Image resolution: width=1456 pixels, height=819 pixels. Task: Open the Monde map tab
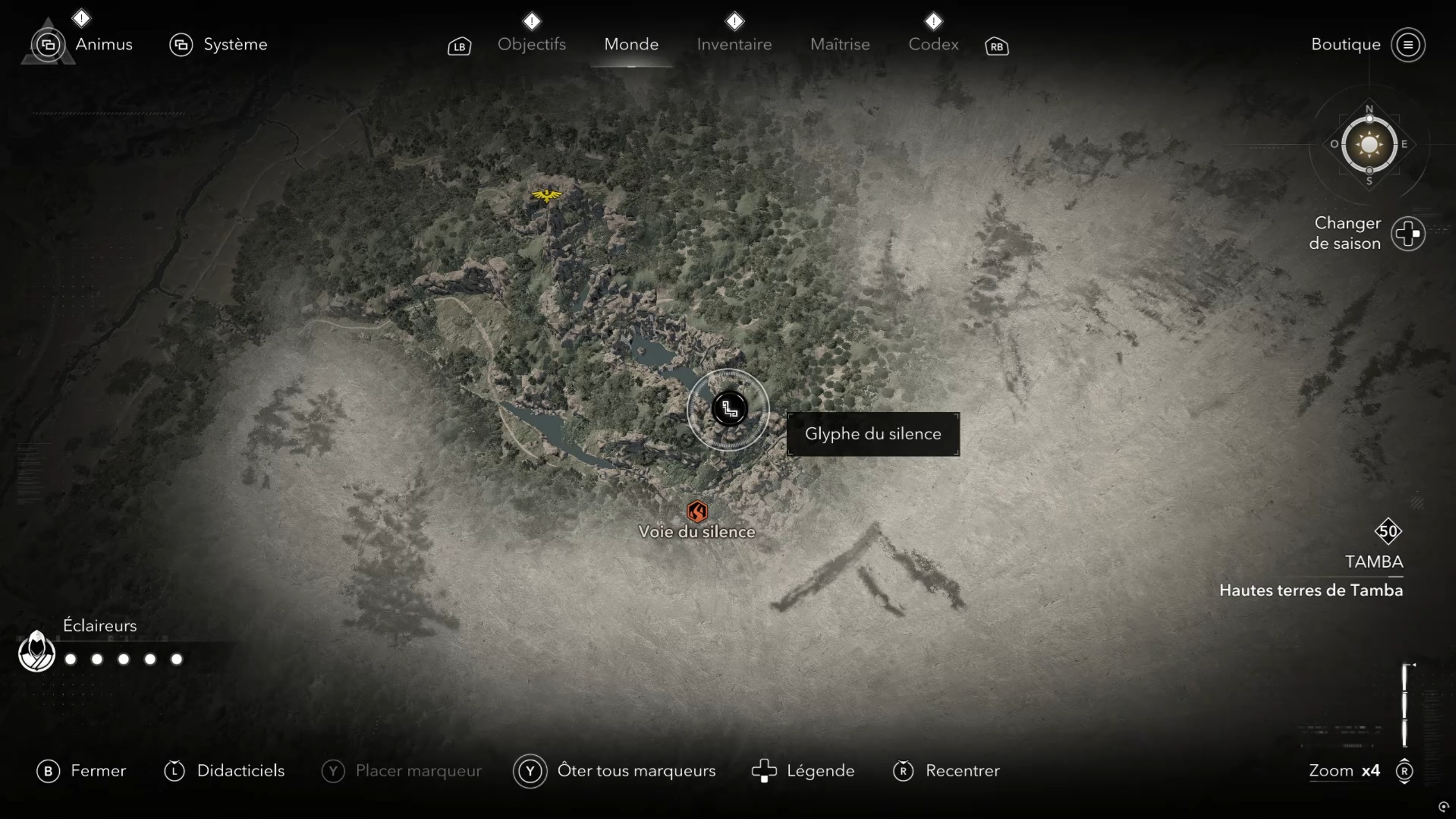coord(631,44)
